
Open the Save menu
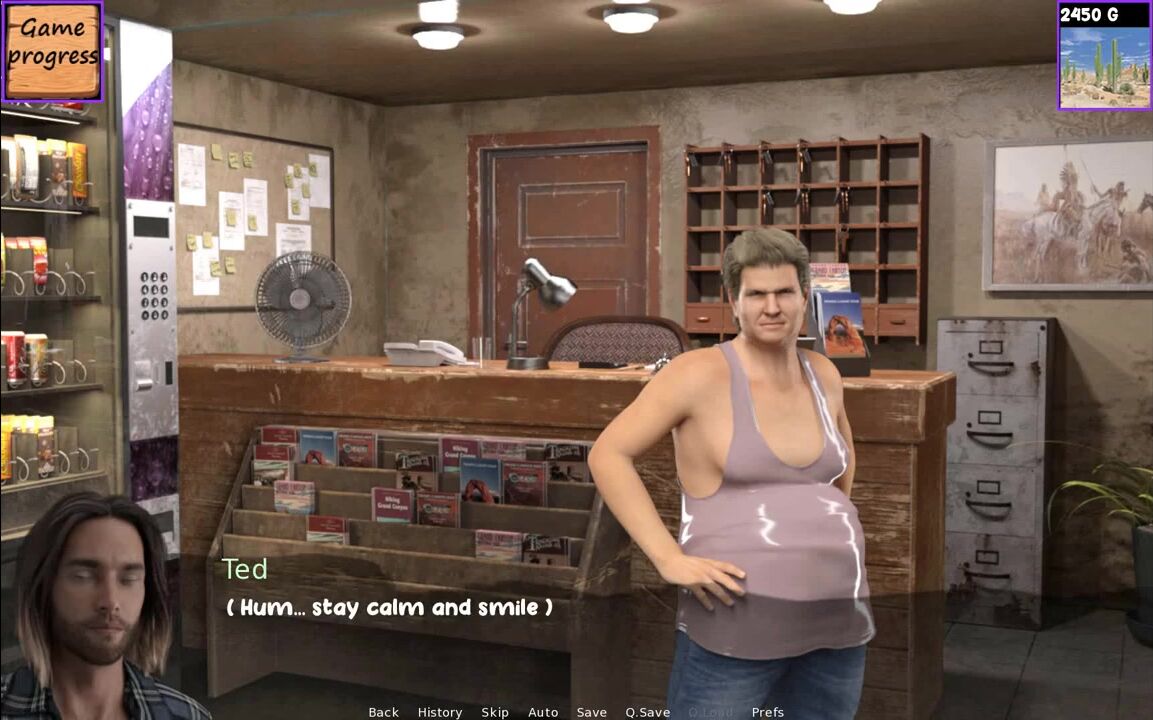pyautogui.click(x=591, y=712)
